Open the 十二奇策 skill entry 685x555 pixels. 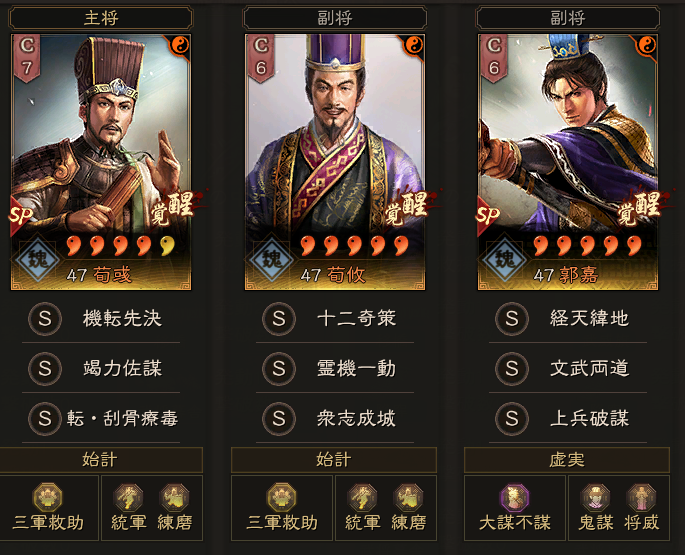[355, 319]
